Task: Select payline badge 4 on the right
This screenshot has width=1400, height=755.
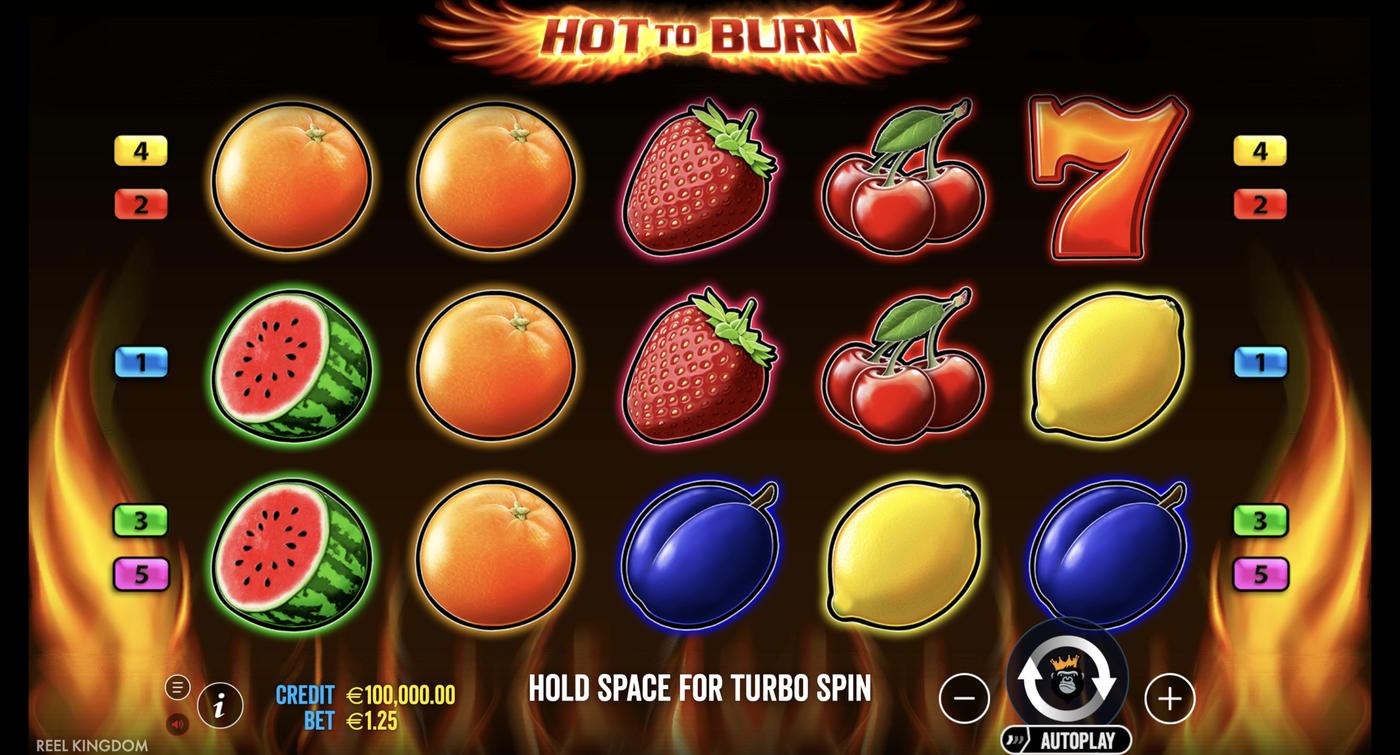Action: 1260,151
